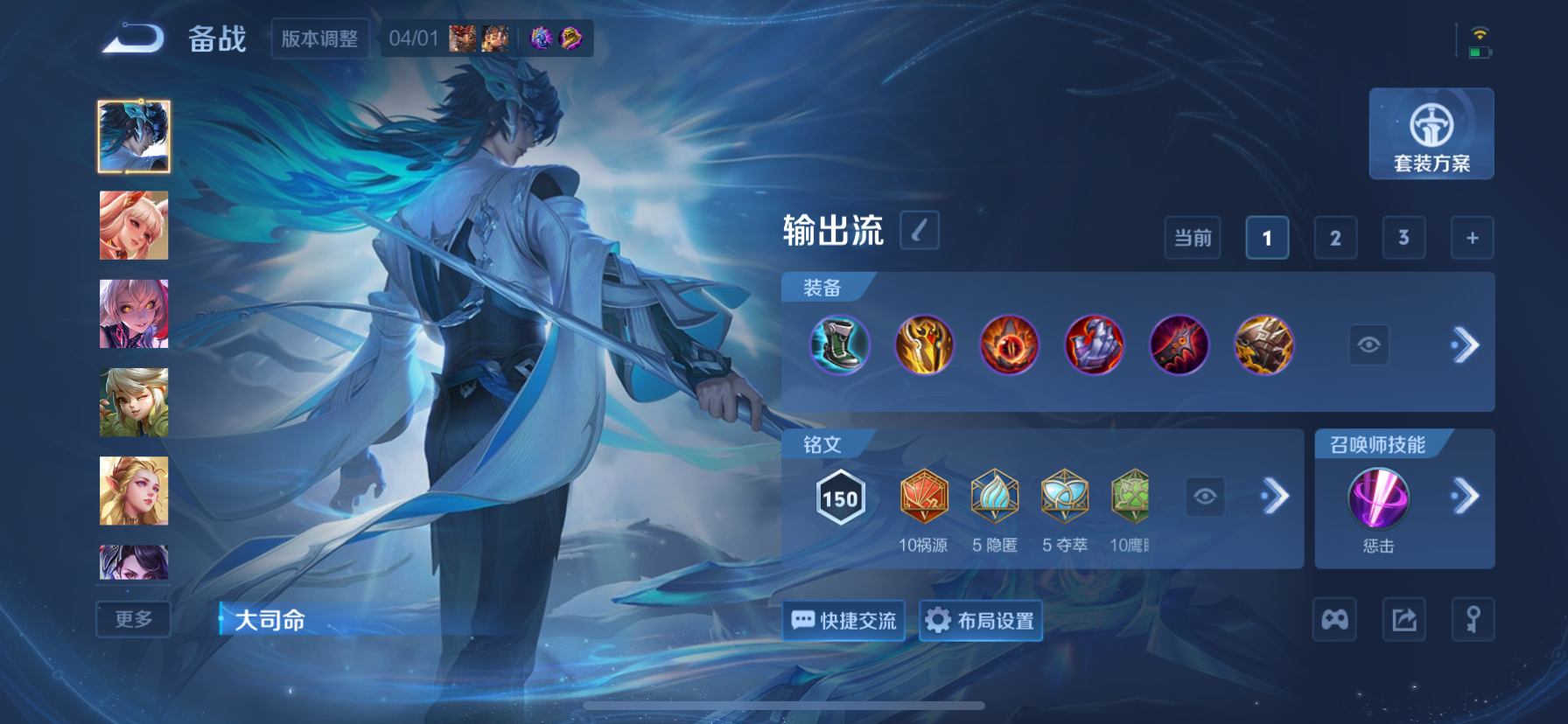The height and width of the screenshot is (724, 1568).
Task: Click the last equipment slot icon
Action: tap(1263, 345)
